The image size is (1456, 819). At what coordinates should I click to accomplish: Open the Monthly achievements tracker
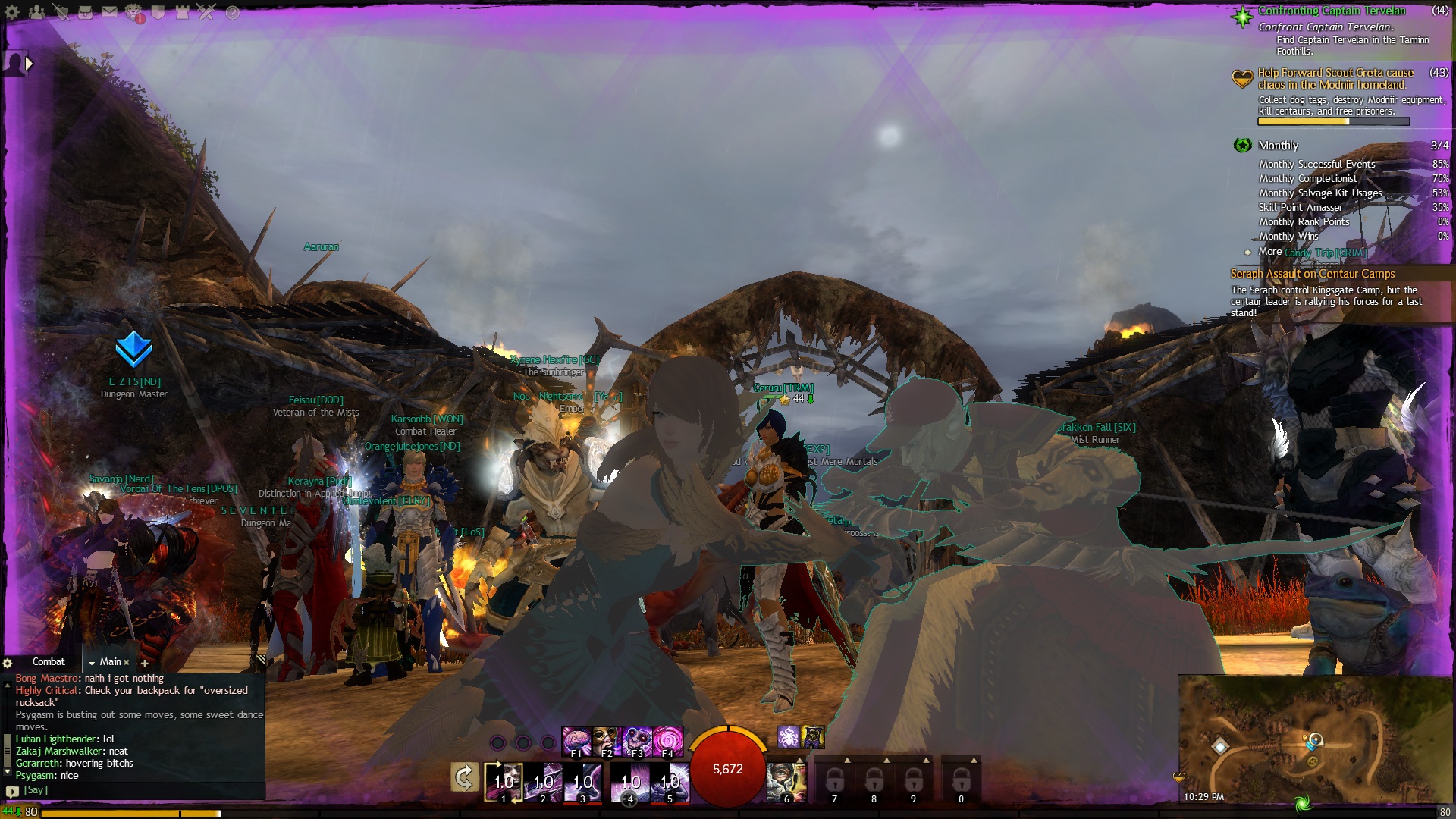click(x=1278, y=146)
